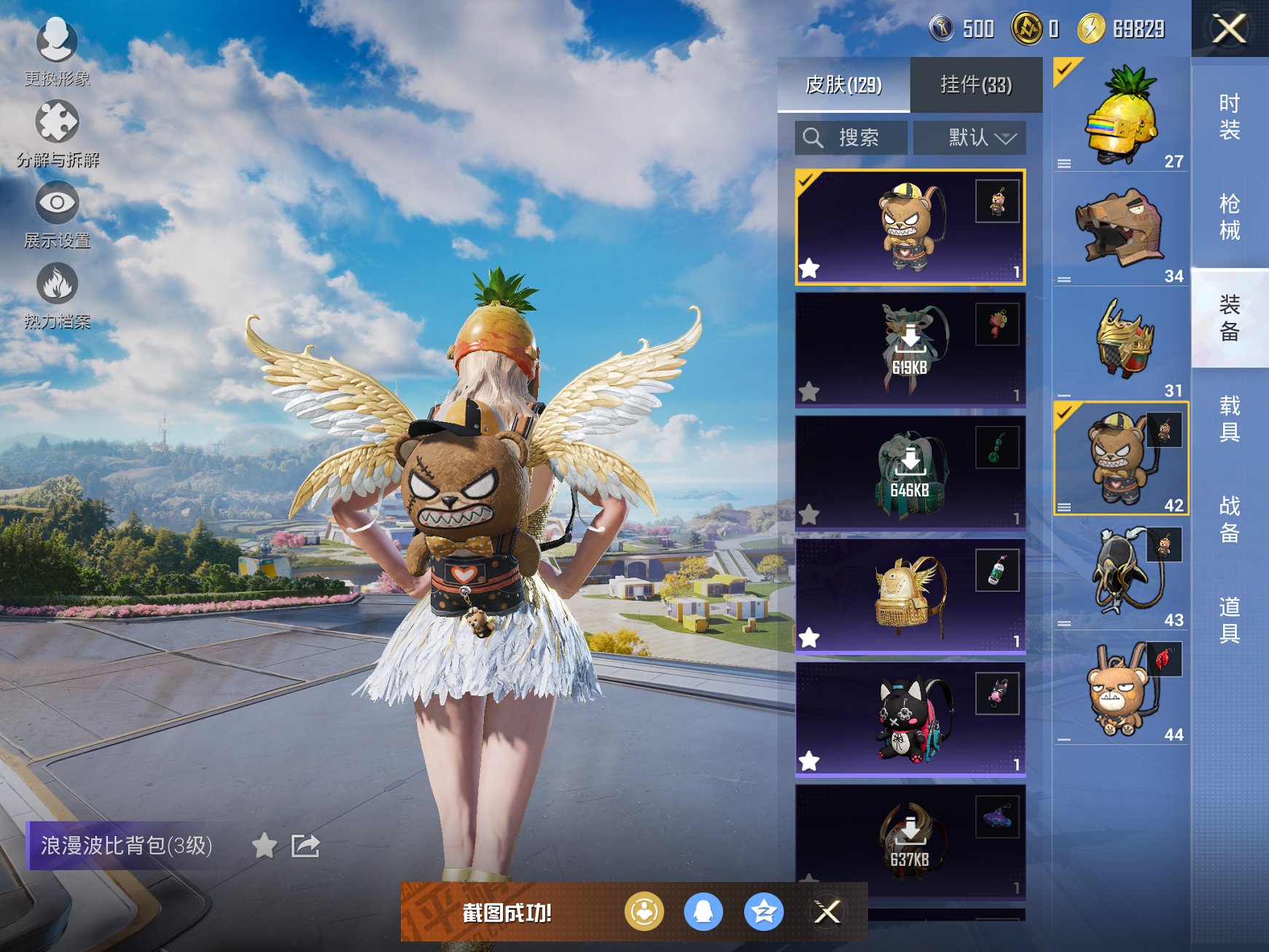Download the 619KB backpack skin
Image resolution: width=1269 pixels, height=952 pixels.
[x=910, y=349]
